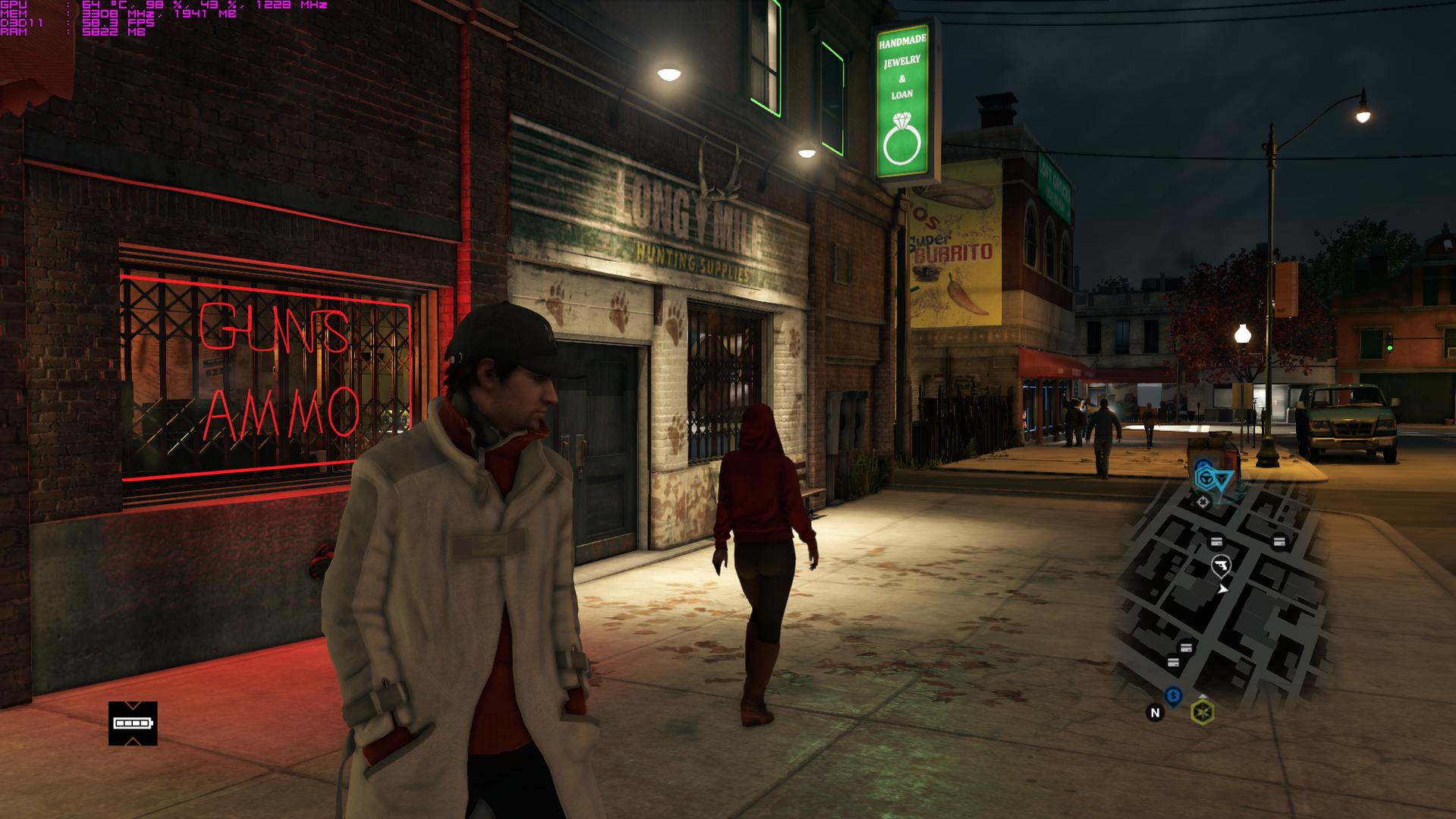Select the gun shop pistol marker on minimap
This screenshot has width=1456, height=819.
pyautogui.click(x=1221, y=565)
